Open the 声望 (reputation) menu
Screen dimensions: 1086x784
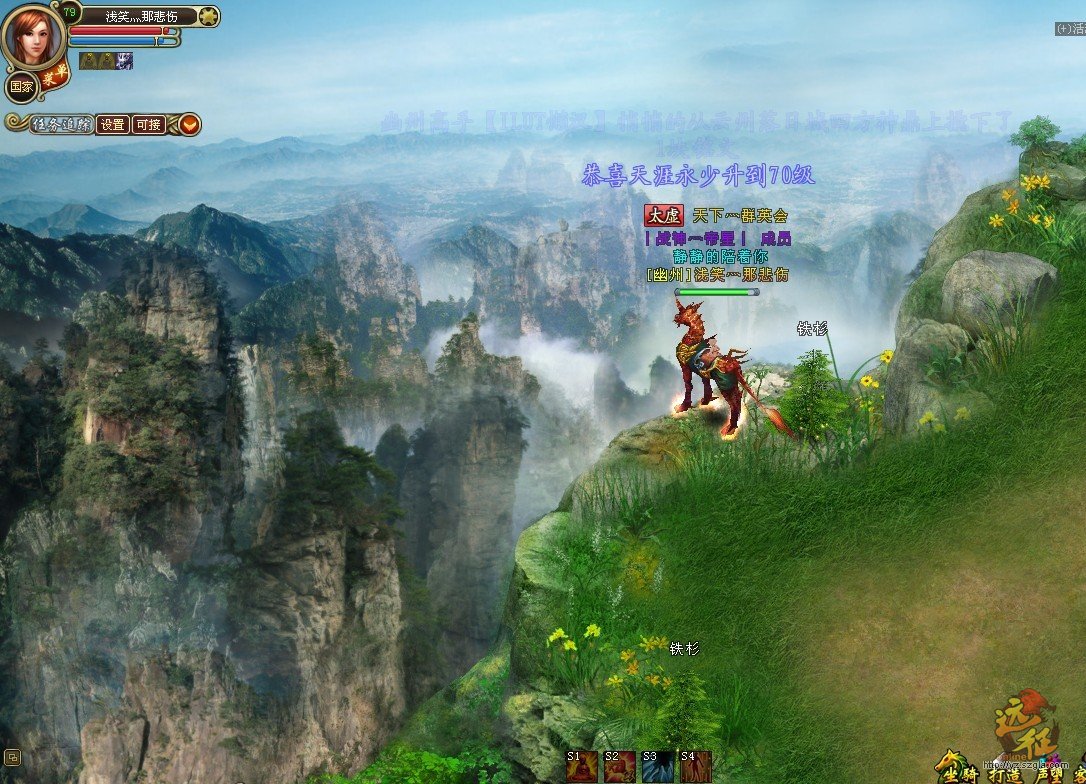pyautogui.click(x=1049, y=773)
